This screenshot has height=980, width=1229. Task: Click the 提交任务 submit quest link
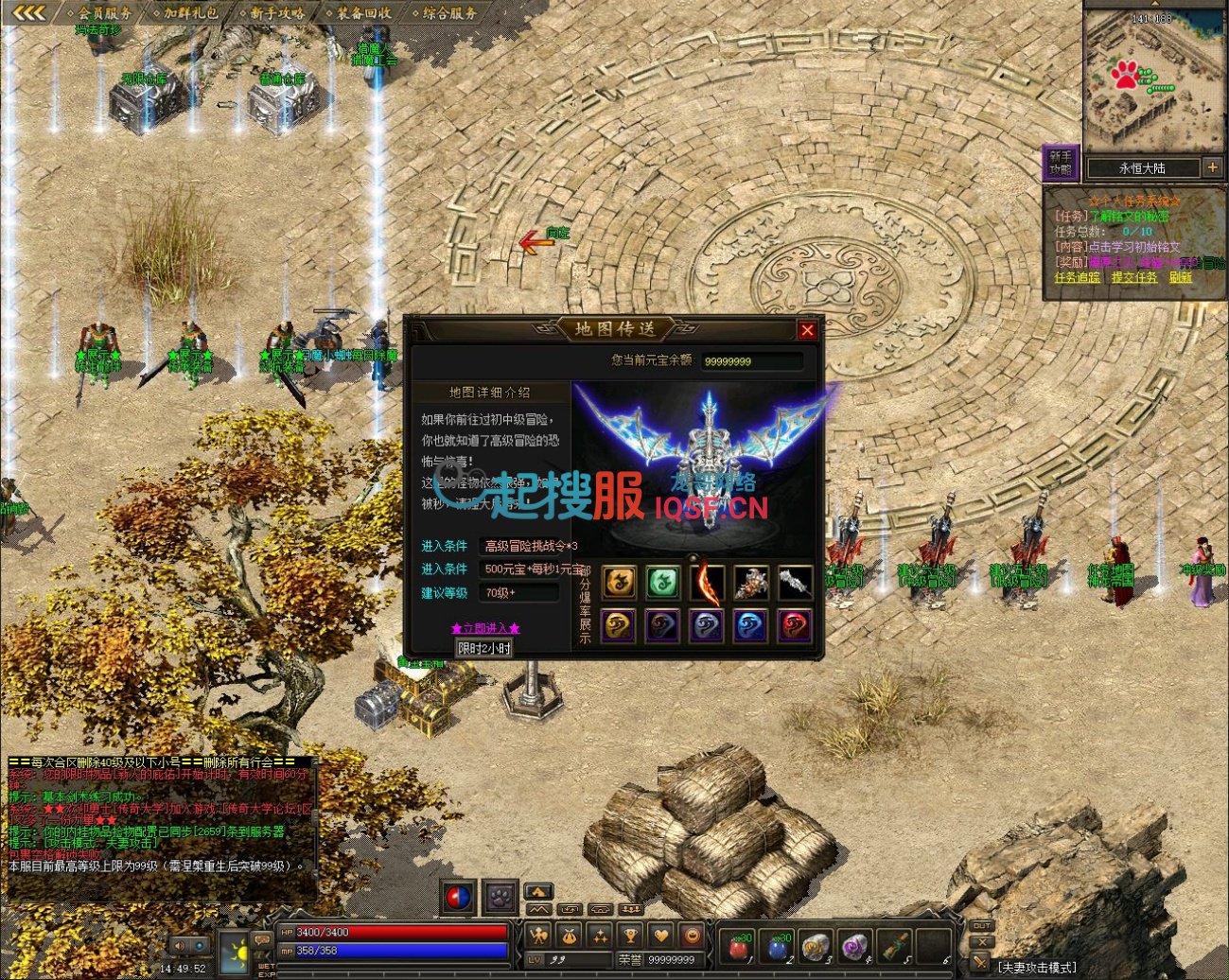(1133, 278)
